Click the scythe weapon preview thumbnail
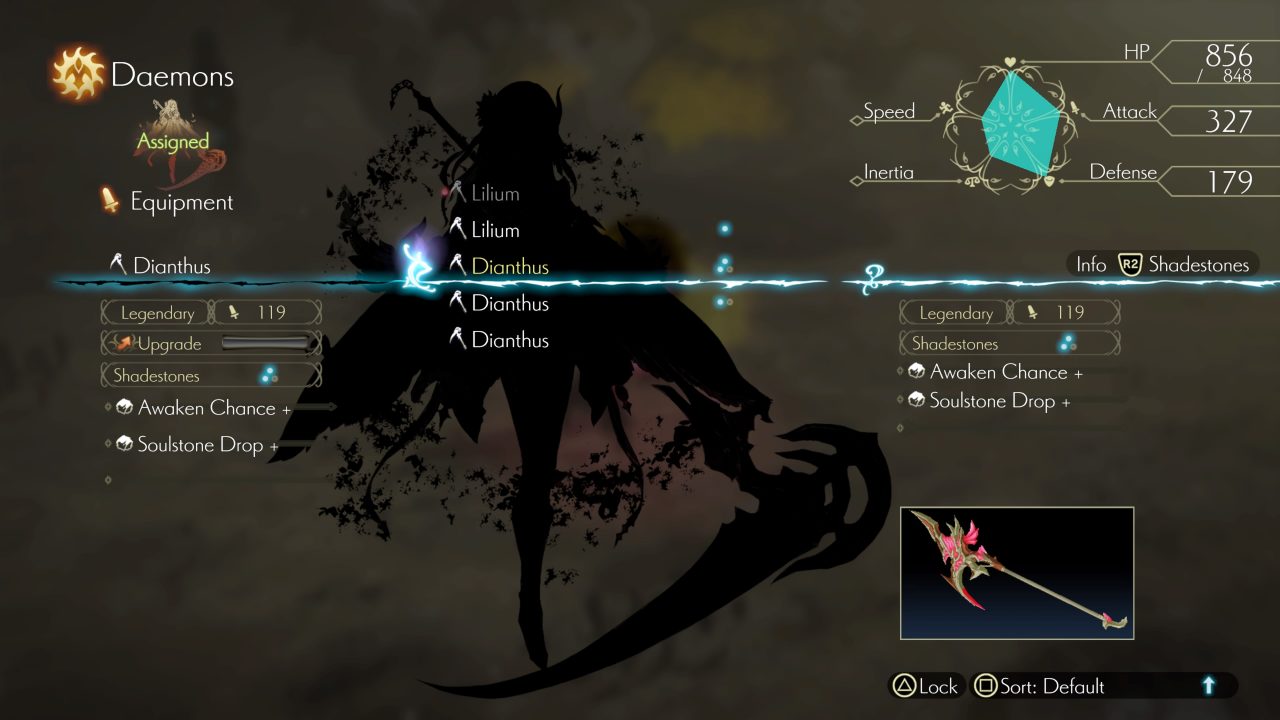 point(1016,573)
